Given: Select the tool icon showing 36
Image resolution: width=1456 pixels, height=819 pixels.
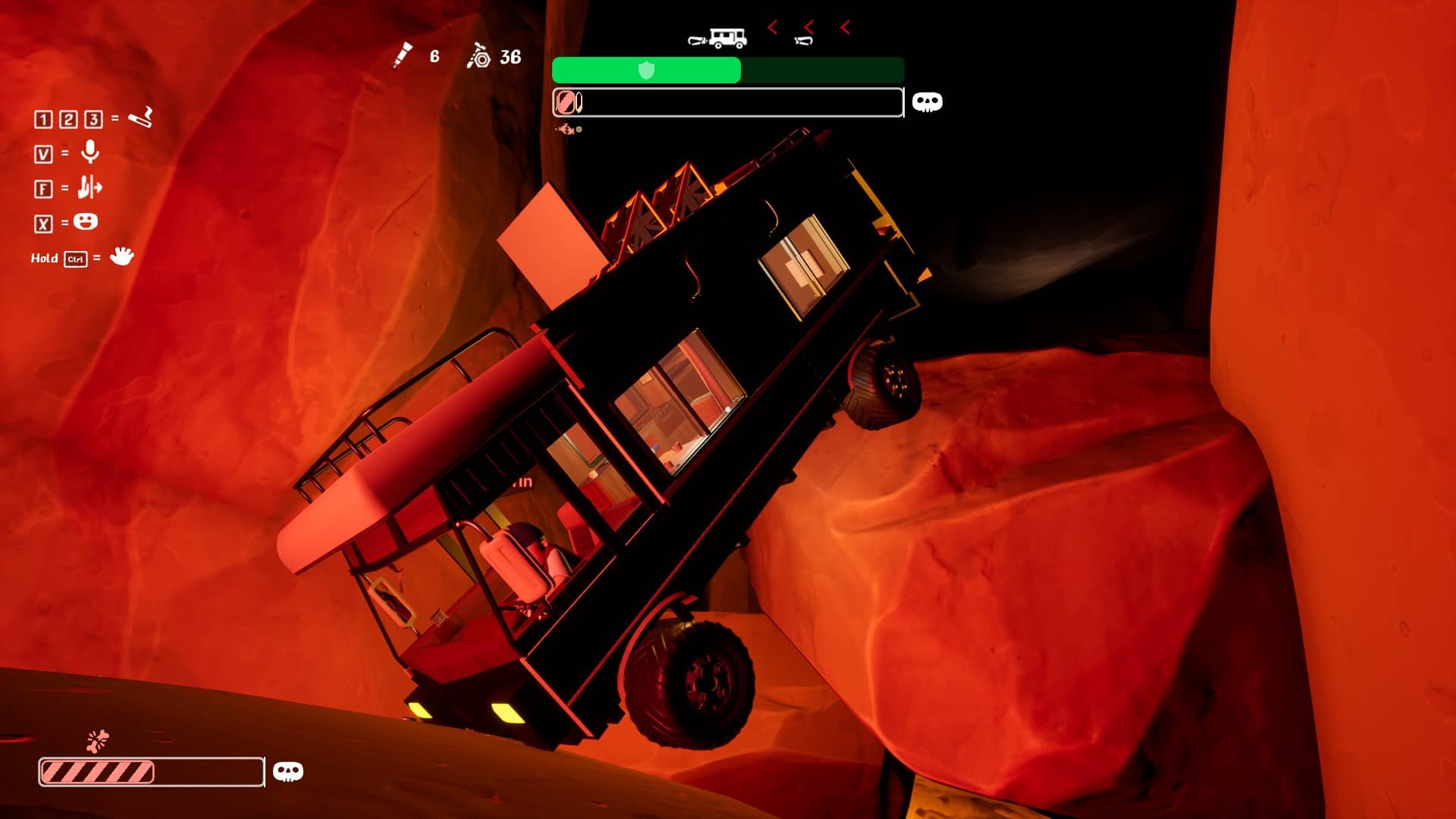Looking at the screenshot, I should [479, 56].
